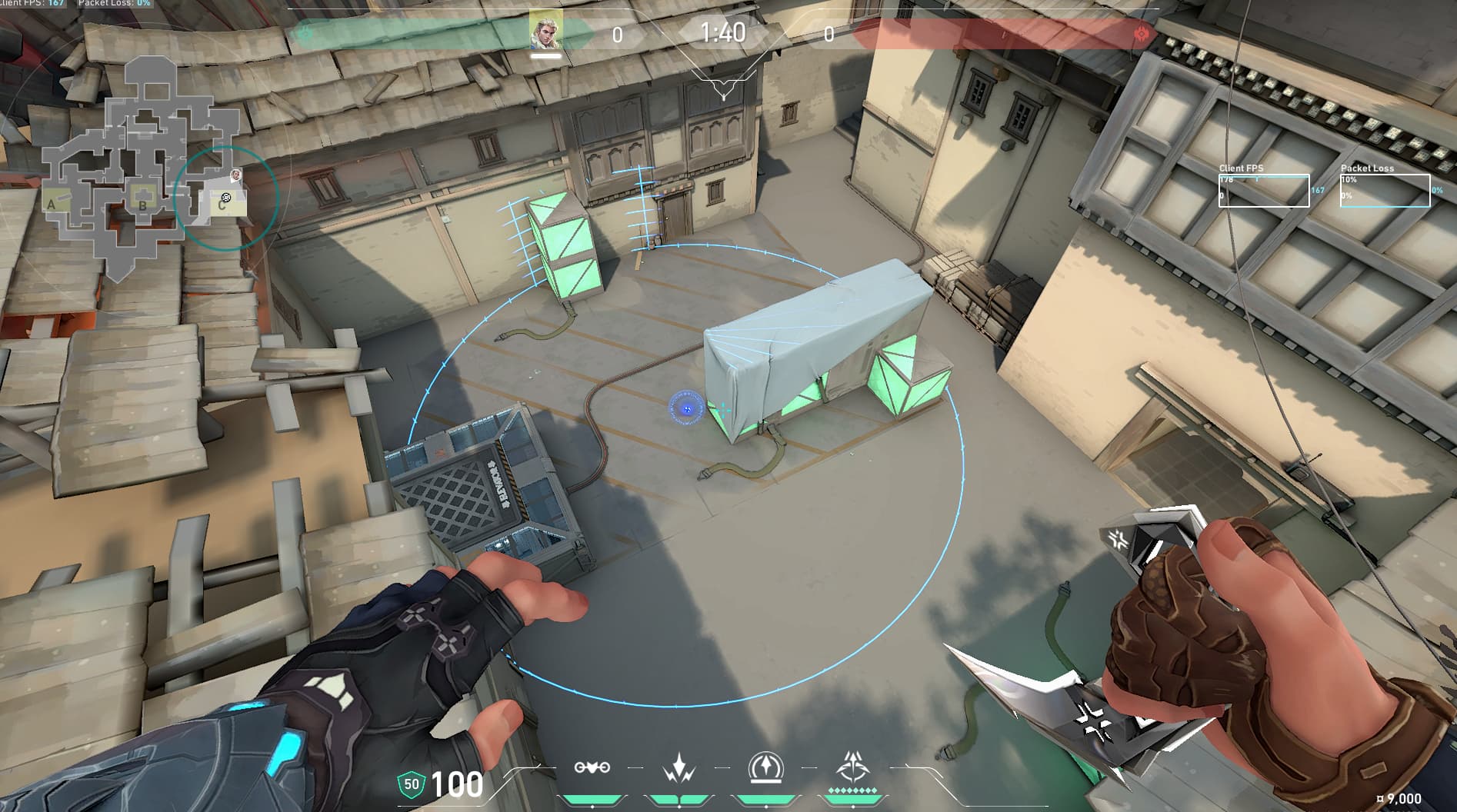The width and height of the screenshot is (1457, 812).
Task: Click the round ability marker on minimap
Action: point(226,197)
